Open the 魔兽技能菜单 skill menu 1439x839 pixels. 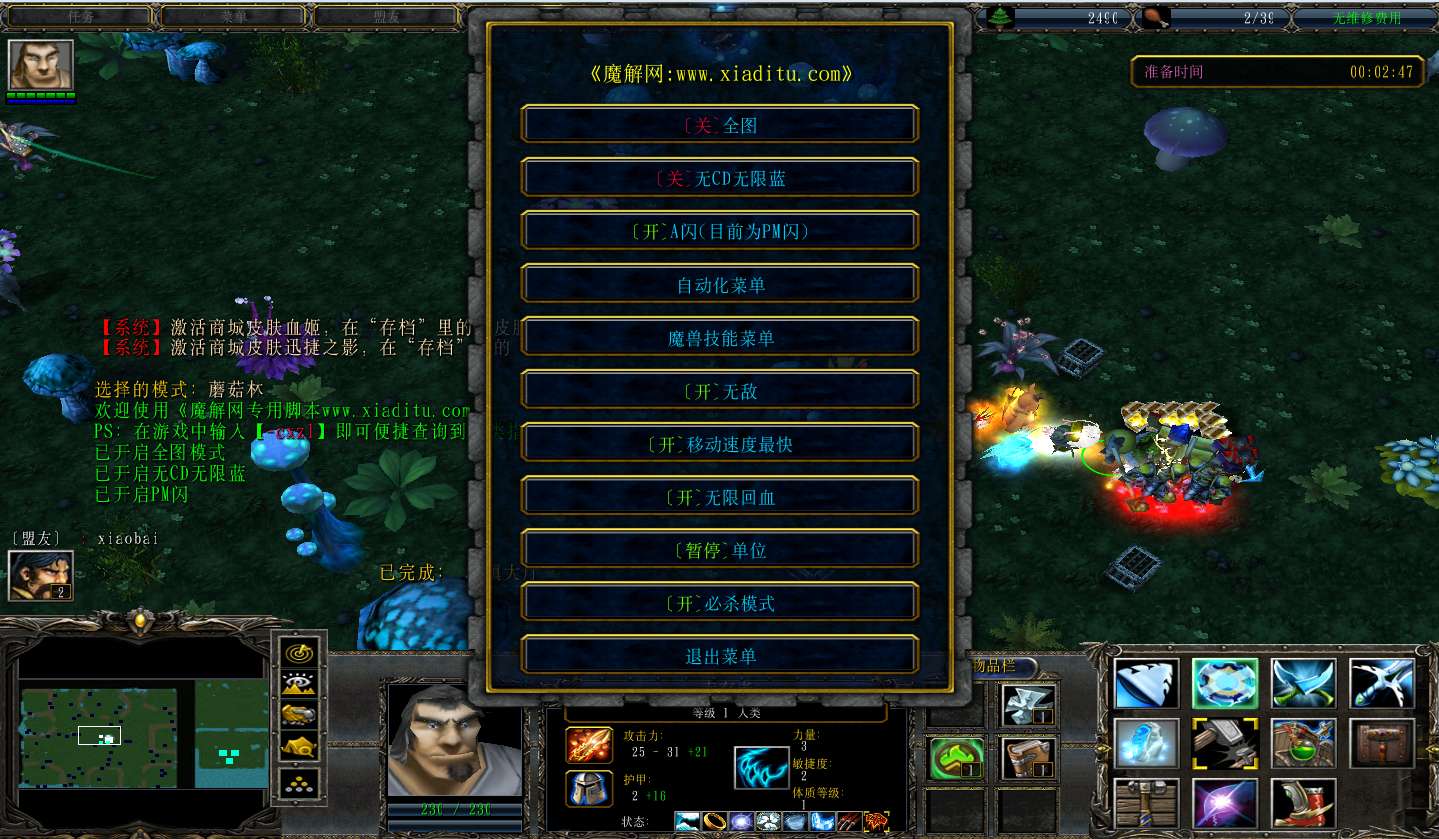pyautogui.click(x=719, y=338)
